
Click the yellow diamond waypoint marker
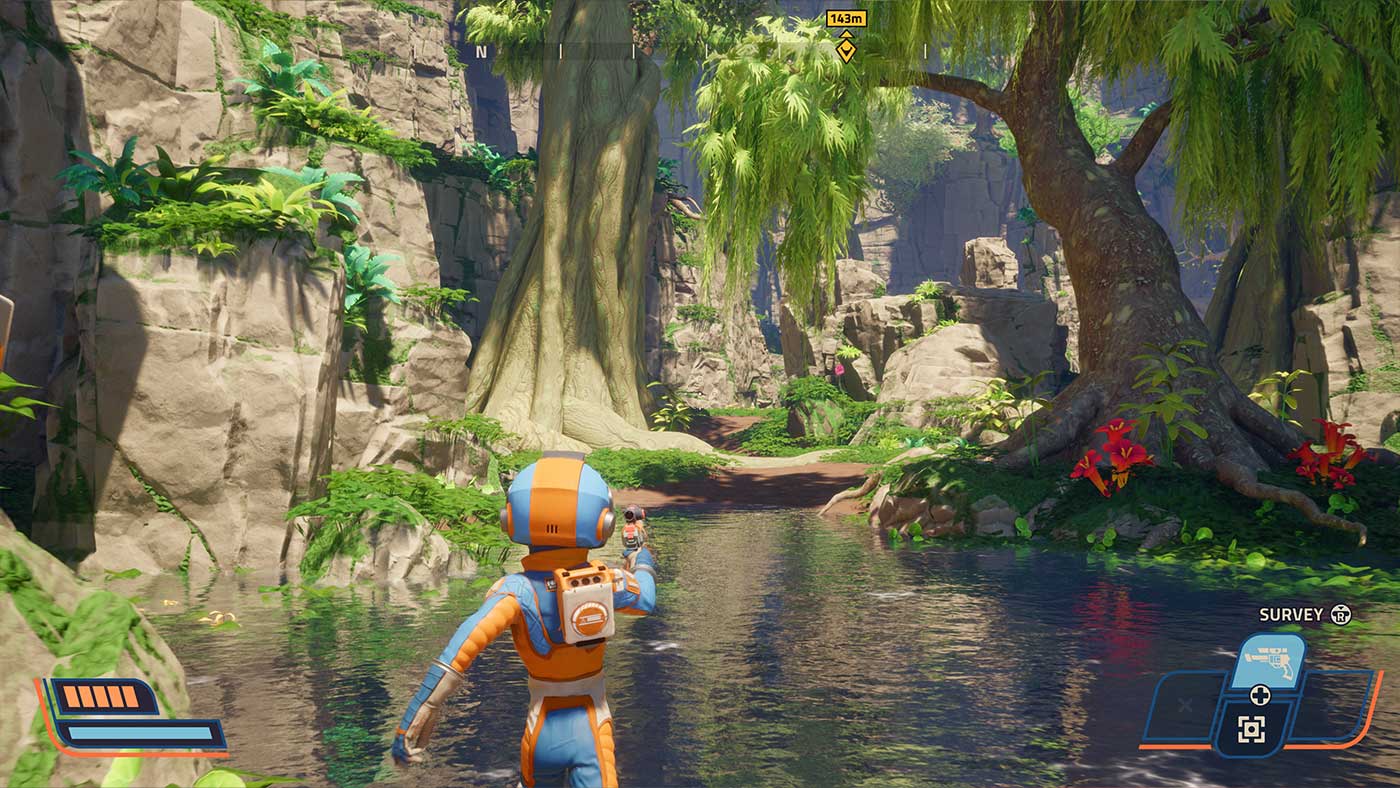pyautogui.click(x=846, y=48)
